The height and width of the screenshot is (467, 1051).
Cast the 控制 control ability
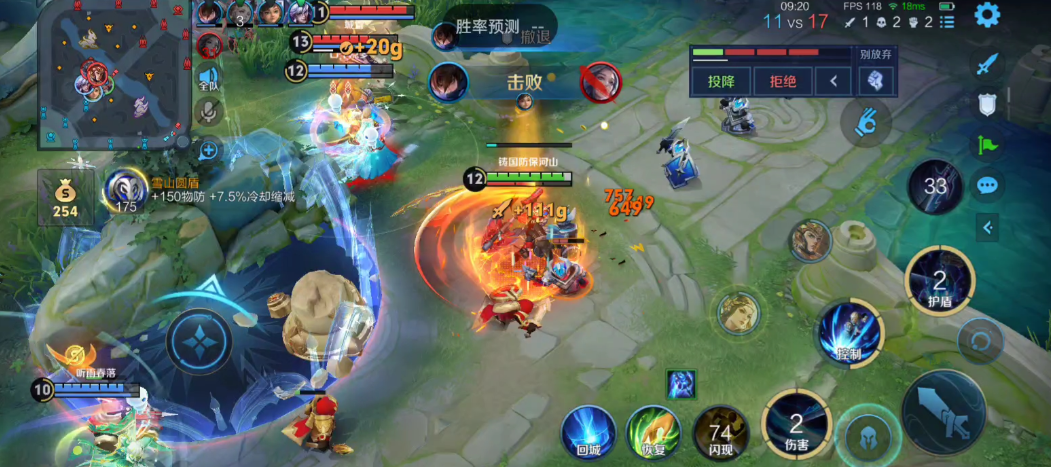850,332
